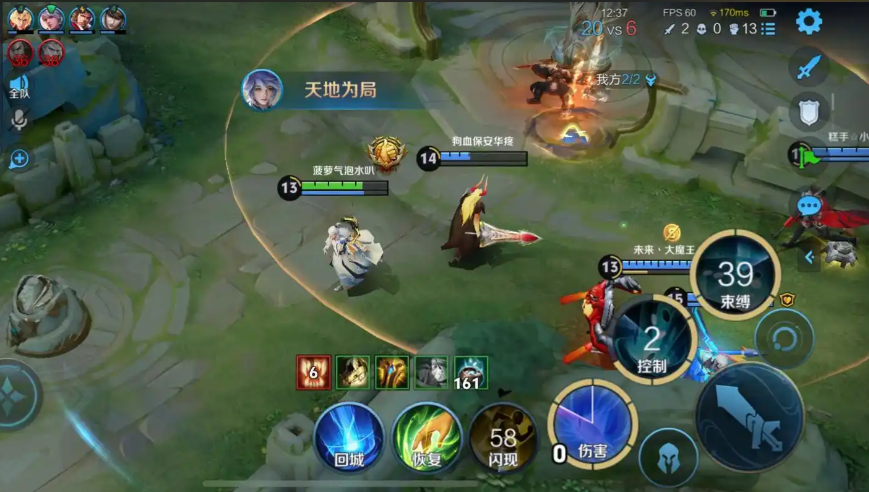Tap the helmet target-hero button
This screenshot has width=869, height=492.
pos(668,456)
